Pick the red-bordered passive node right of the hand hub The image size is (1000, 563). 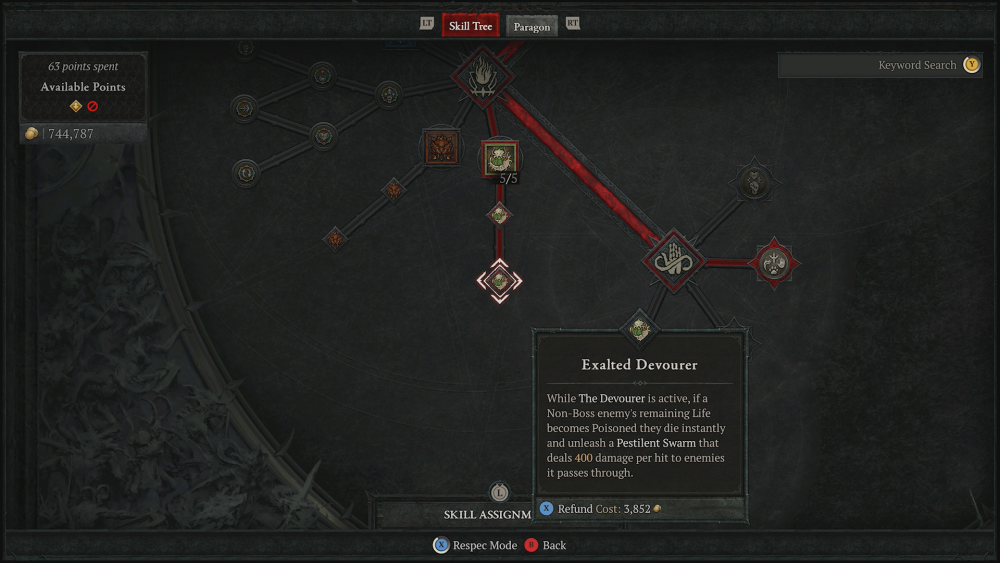(x=773, y=263)
